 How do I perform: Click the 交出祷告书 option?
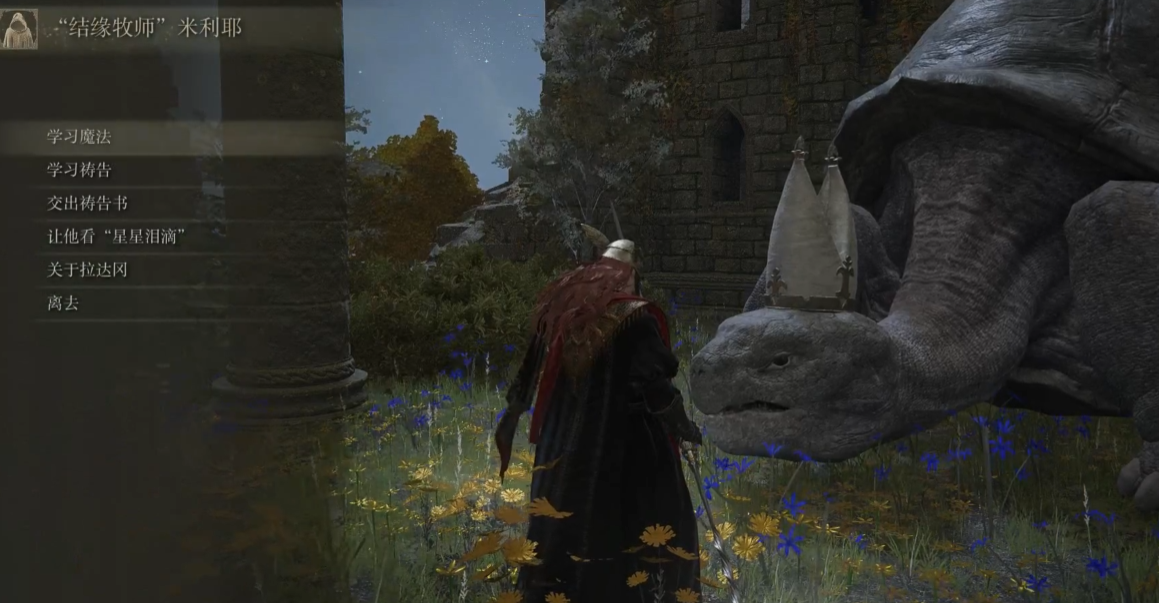click(x=87, y=203)
